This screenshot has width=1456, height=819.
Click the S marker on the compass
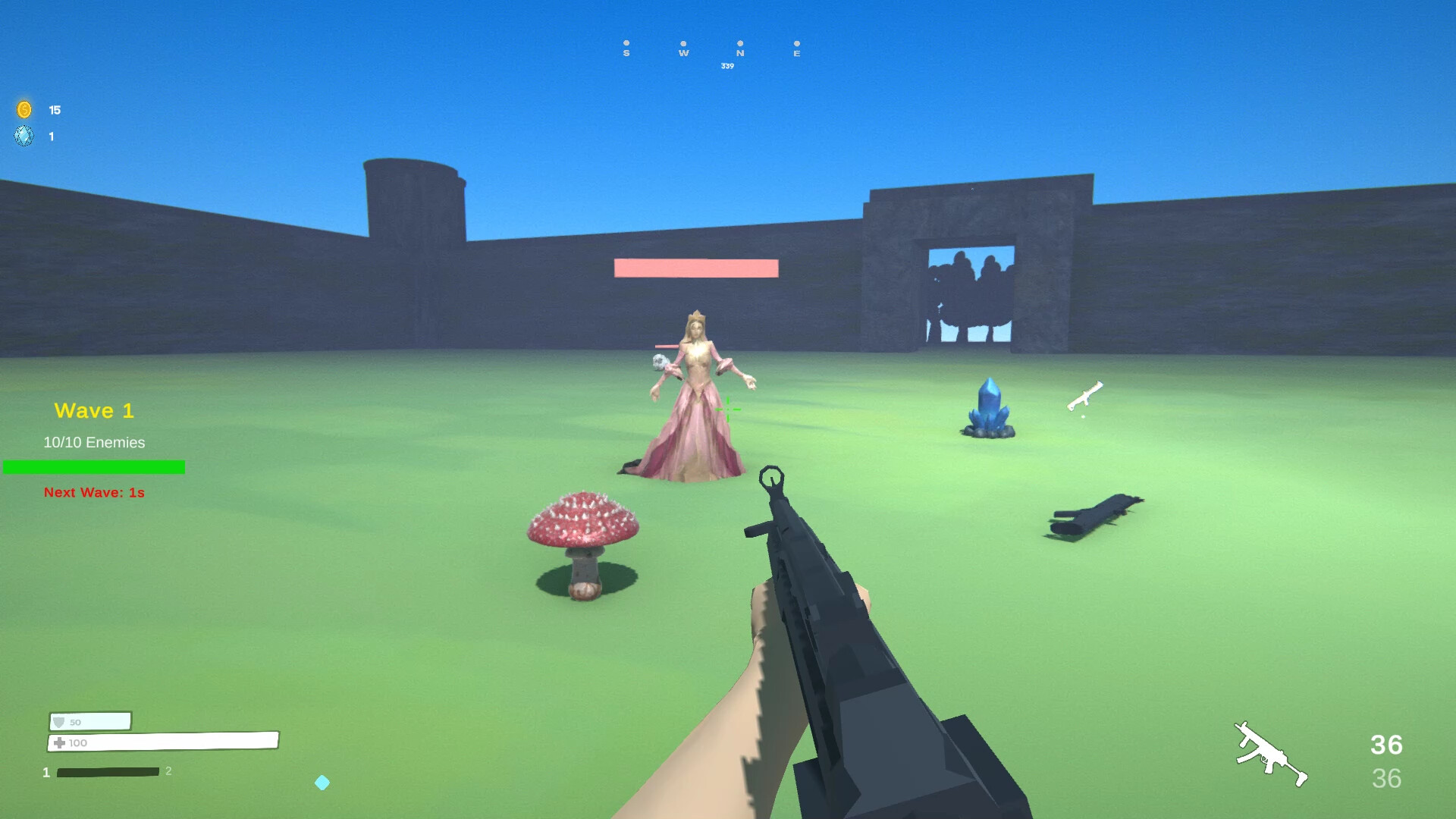[626, 53]
